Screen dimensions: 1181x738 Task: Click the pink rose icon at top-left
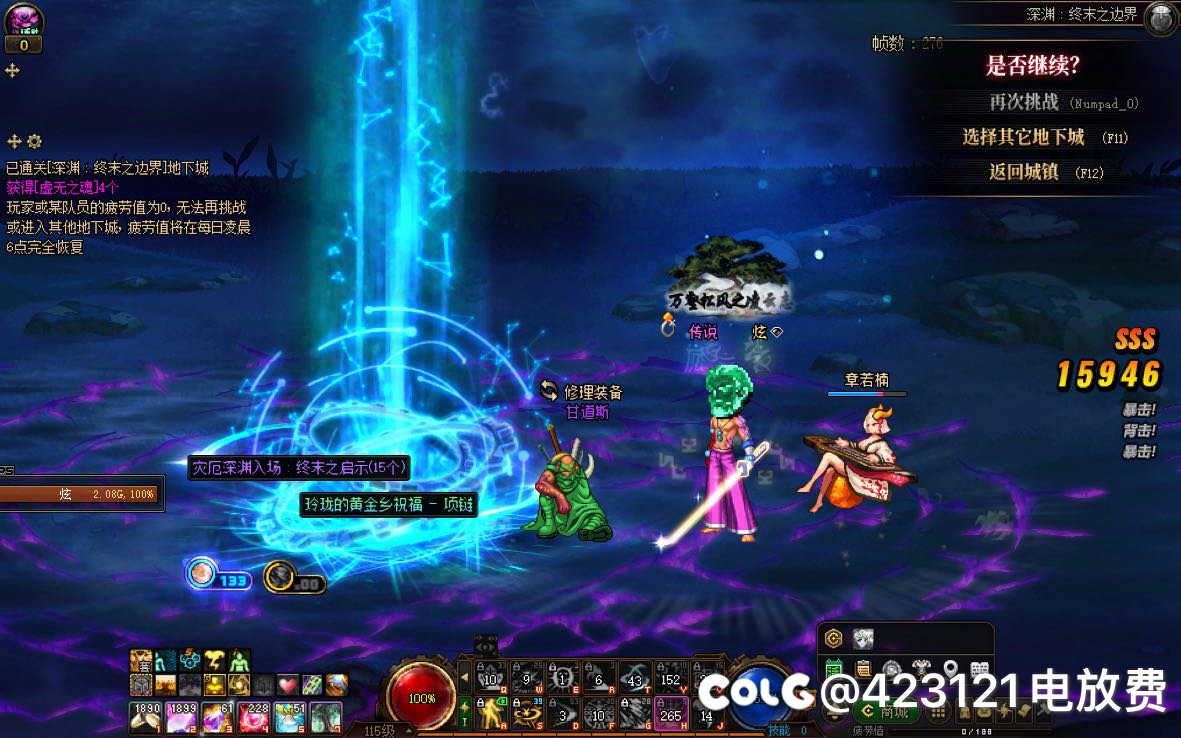tap(22, 18)
